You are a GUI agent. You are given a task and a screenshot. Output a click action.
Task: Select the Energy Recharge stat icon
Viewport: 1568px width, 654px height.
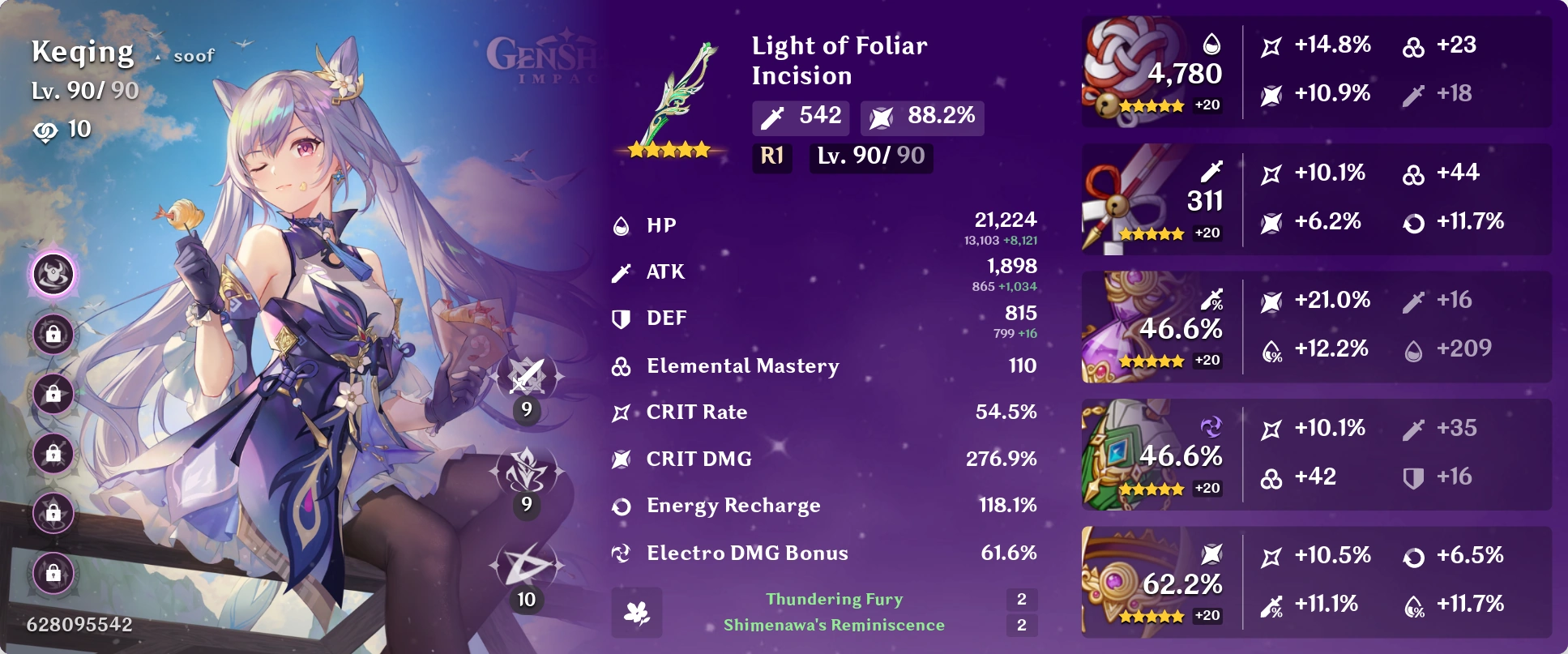[x=621, y=506]
